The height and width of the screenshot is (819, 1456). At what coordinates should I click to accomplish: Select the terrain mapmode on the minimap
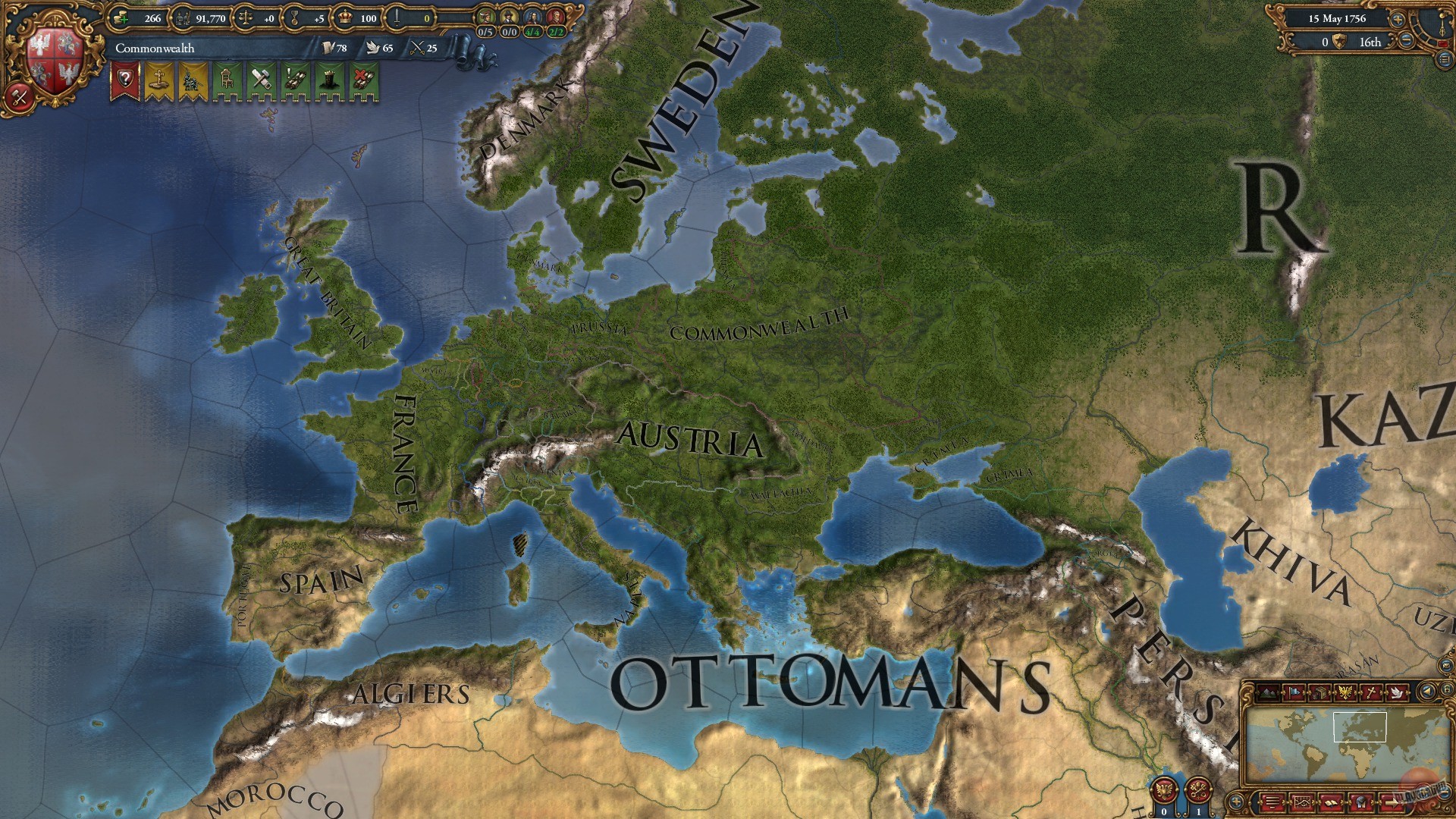pyautogui.click(x=1267, y=692)
